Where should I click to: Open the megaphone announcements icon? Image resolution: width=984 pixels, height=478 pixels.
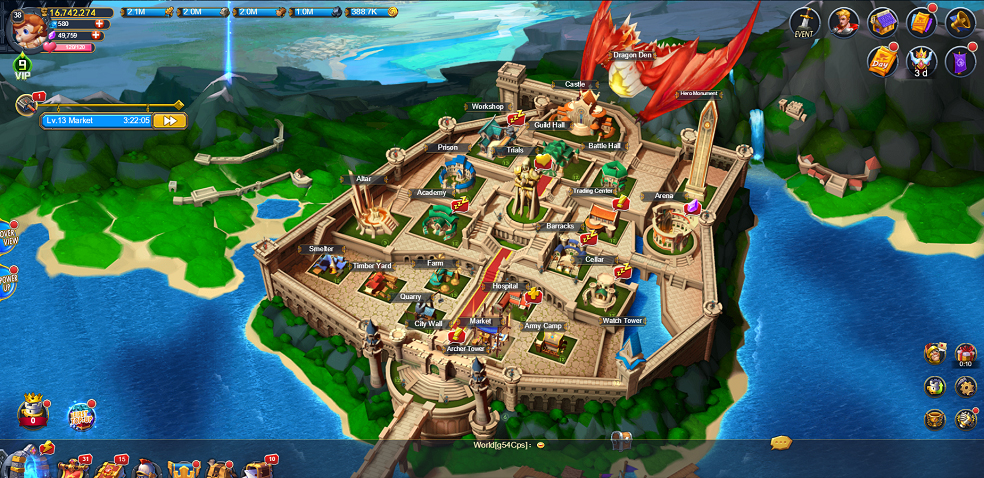(959, 21)
